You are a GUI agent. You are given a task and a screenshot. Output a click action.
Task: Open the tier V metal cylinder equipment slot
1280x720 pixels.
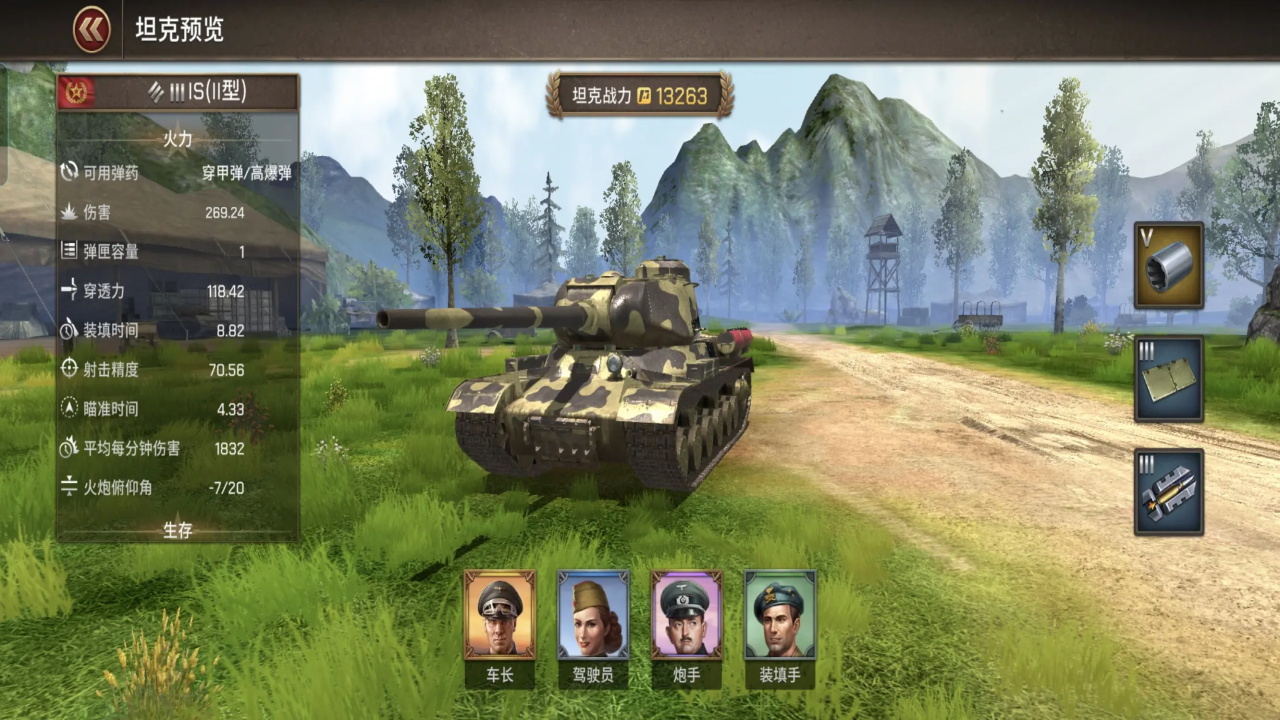(x=1168, y=265)
